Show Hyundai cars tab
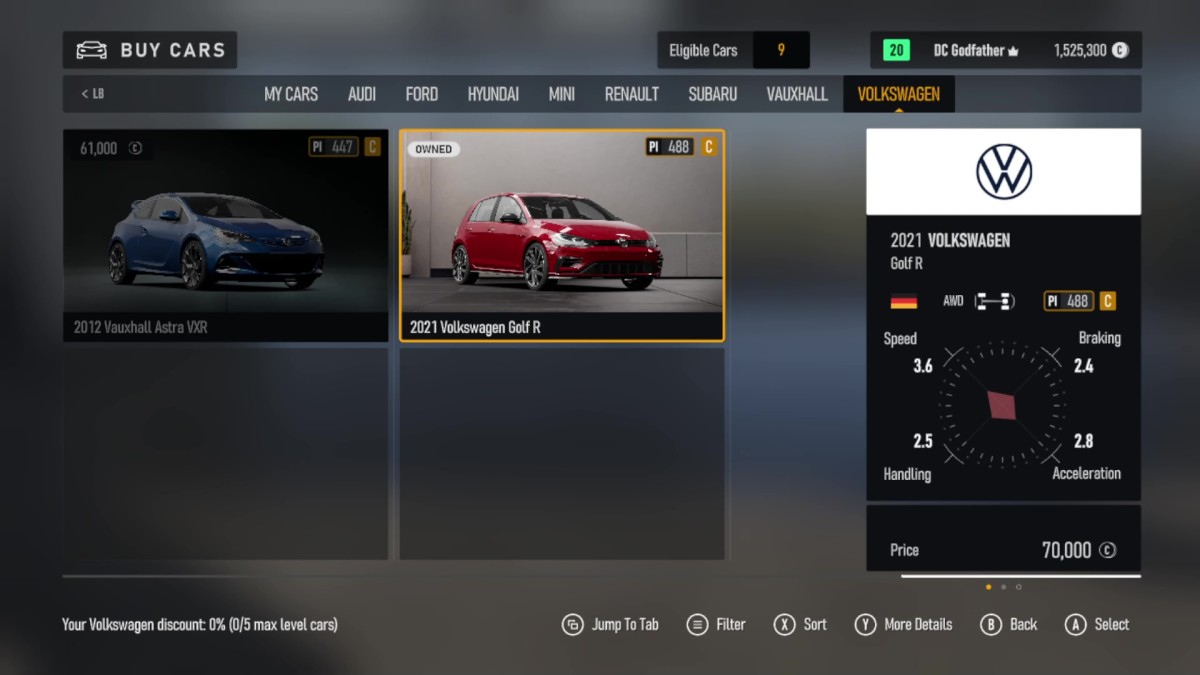Viewport: 1200px width, 675px height. click(493, 94)
